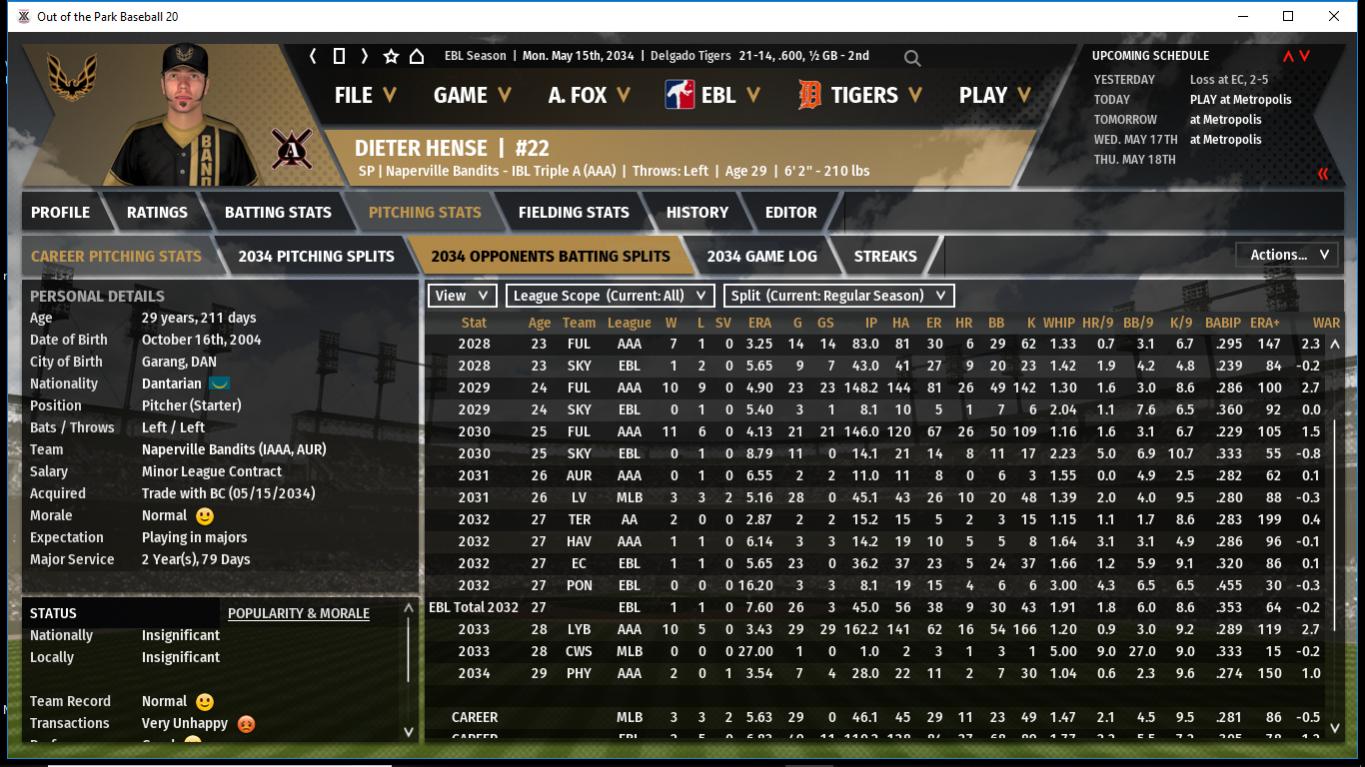Image resolution: width=1365 pixels, height=767 pixels.
Task: Switch to the PROFILE tab
Action: [60, 212]
